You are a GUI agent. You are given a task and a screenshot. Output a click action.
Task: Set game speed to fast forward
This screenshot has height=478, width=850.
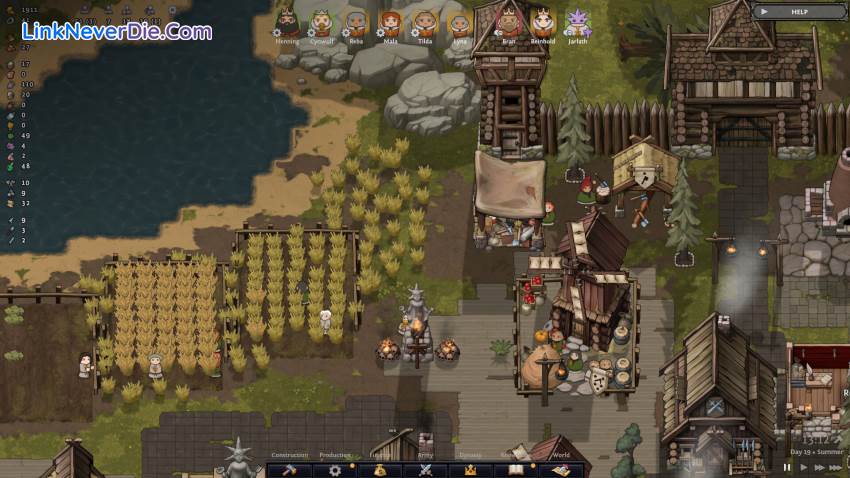click(x=820, y=467)
